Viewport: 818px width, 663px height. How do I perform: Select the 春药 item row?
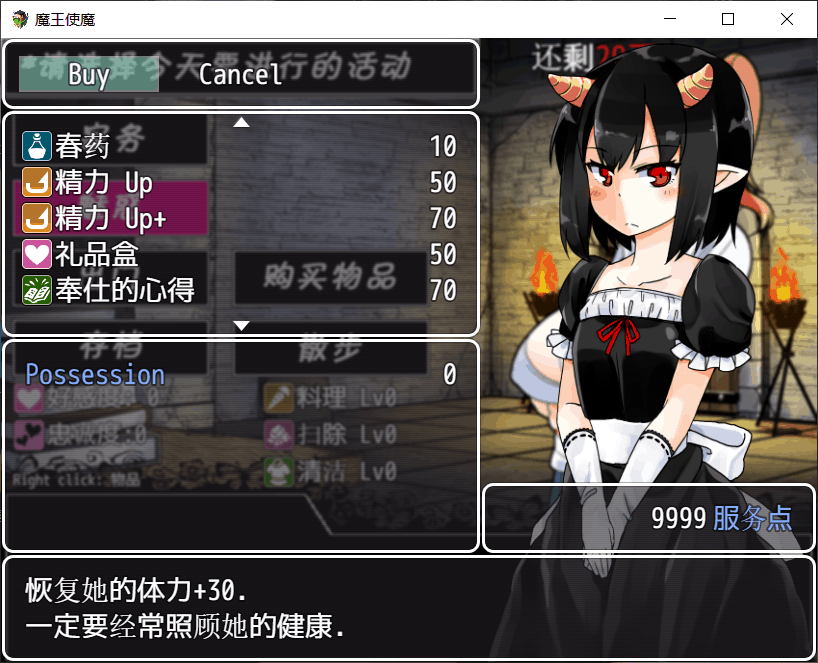click(240, 147)
